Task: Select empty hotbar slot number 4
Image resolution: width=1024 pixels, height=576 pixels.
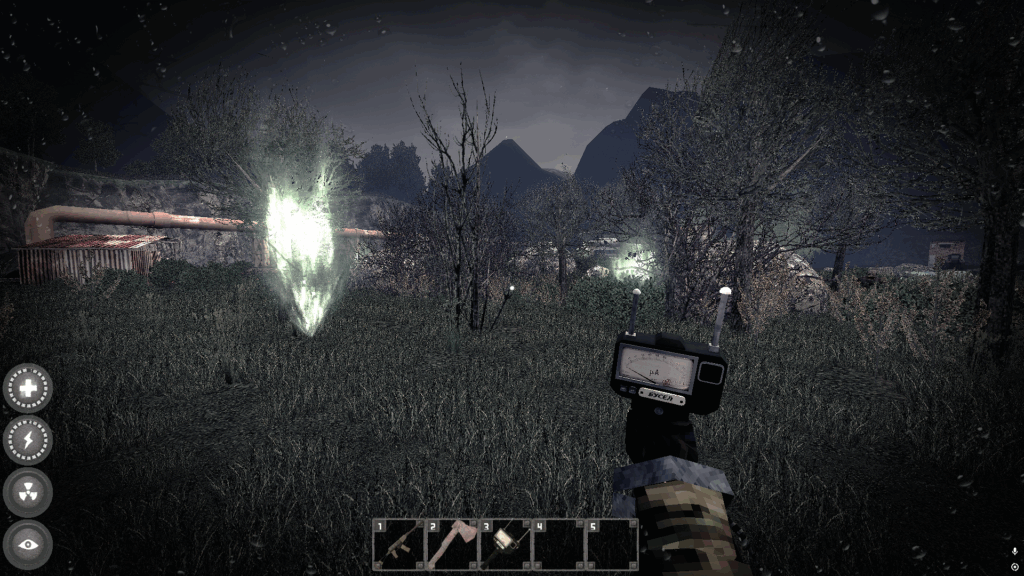Action: point(558,544)
